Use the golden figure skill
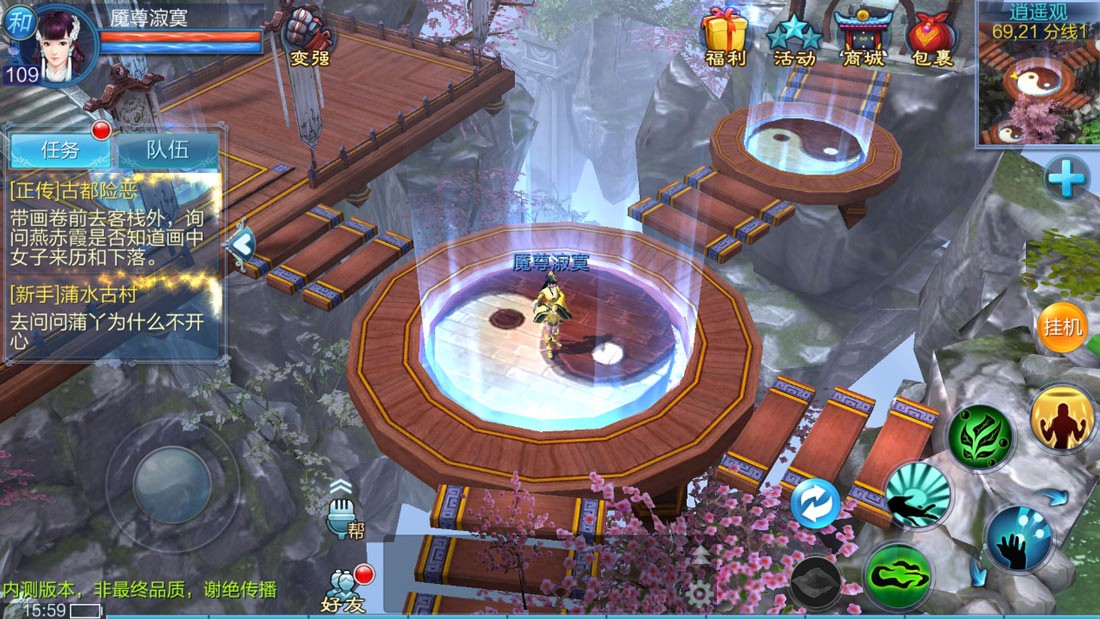The image size is (1100, 619). (x=1062, y=418)
